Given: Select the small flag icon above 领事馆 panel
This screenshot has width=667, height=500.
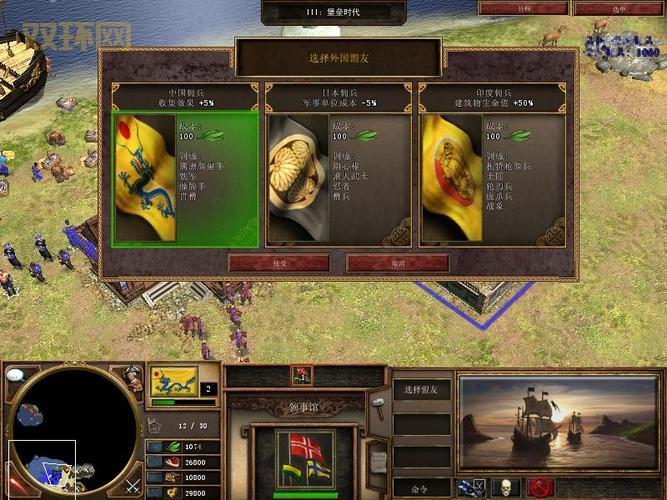Looking at the screenshot, I should [302, 375].
